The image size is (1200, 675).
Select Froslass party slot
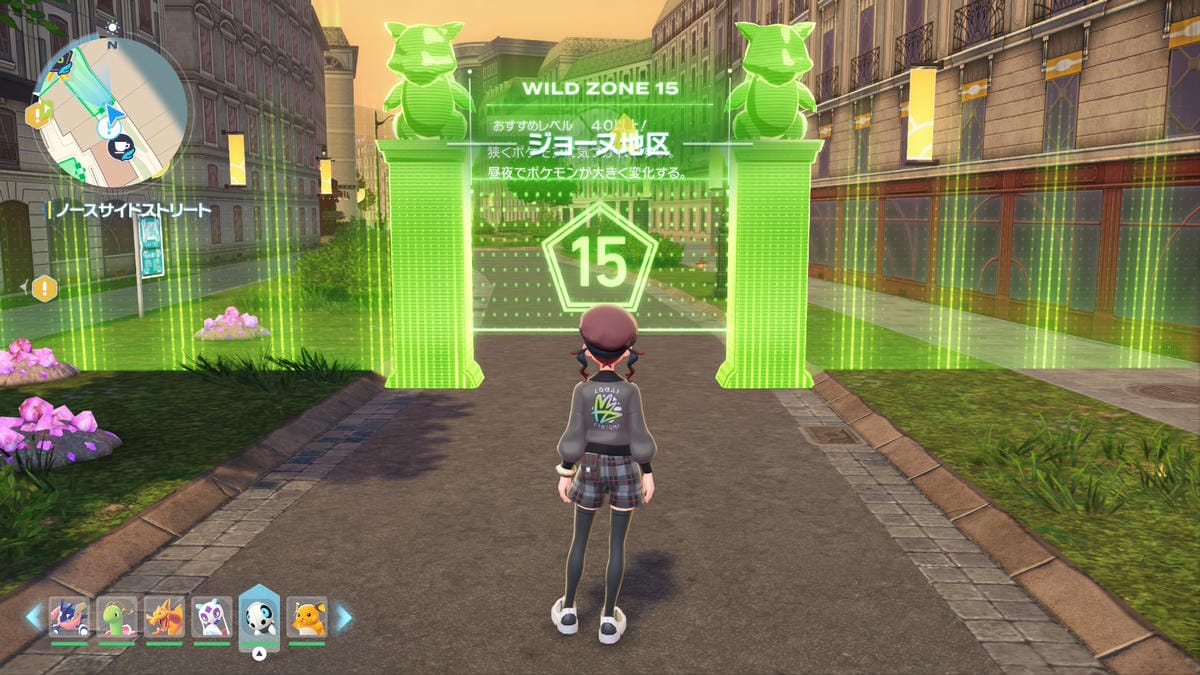(212, 617)
